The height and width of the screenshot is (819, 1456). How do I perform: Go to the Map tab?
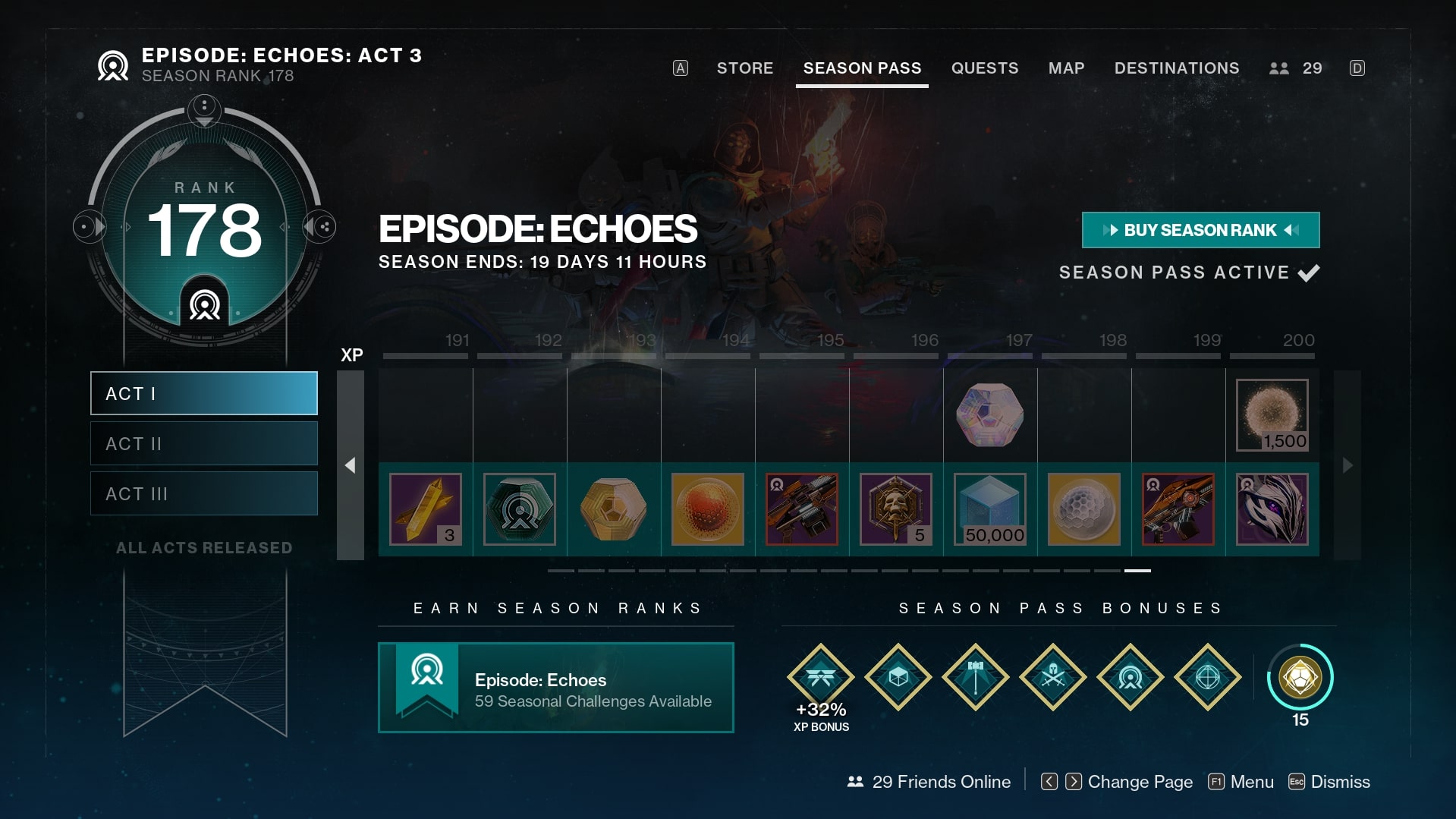tap(1066, 68)
